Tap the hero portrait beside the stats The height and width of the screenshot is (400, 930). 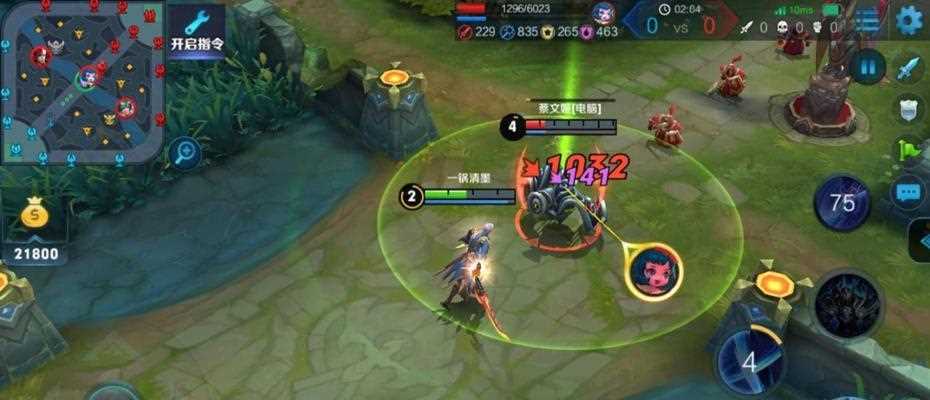point(603,13)
